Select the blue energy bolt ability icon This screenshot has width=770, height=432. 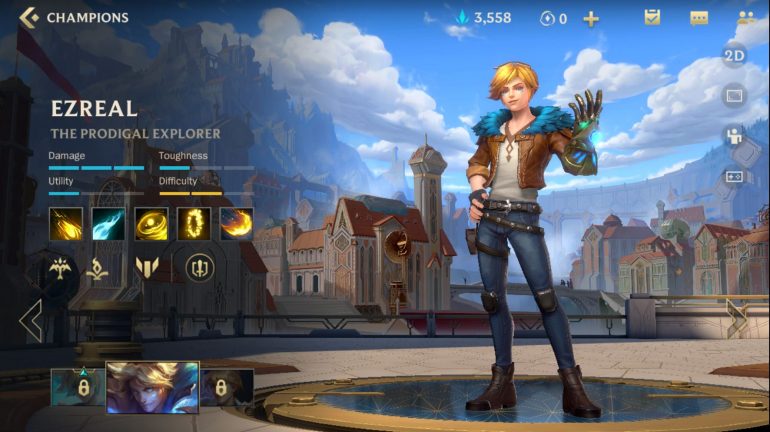click(x=108, y=223)
